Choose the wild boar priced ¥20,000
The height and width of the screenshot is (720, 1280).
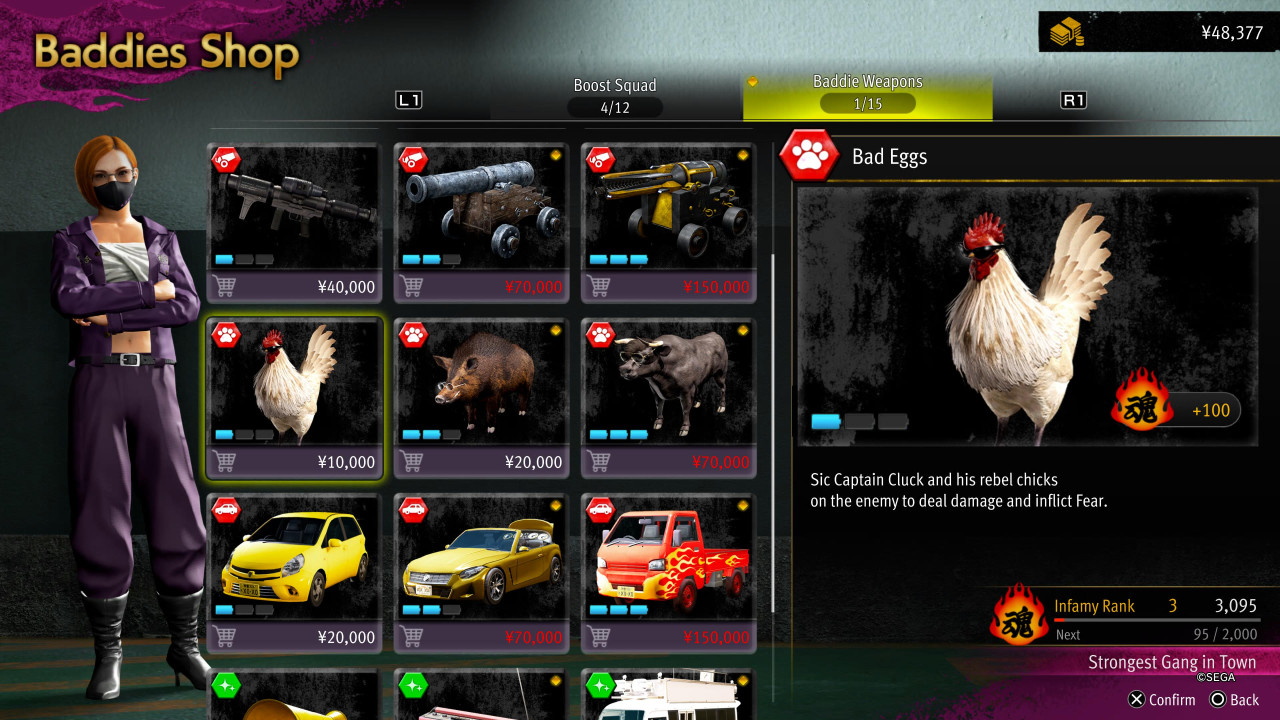(x=483, y=397)
